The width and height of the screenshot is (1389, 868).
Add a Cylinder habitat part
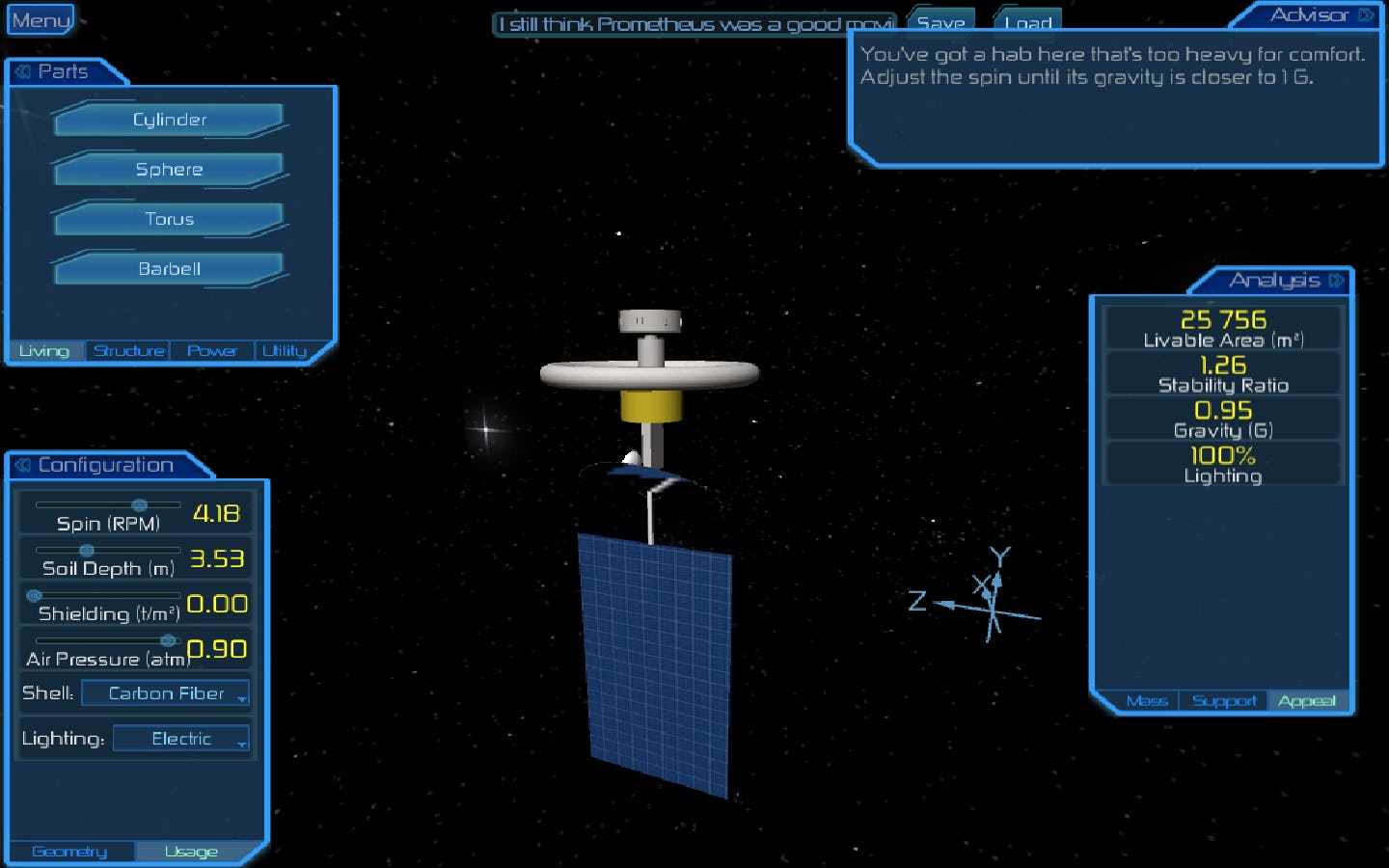[x=168, y=119]
